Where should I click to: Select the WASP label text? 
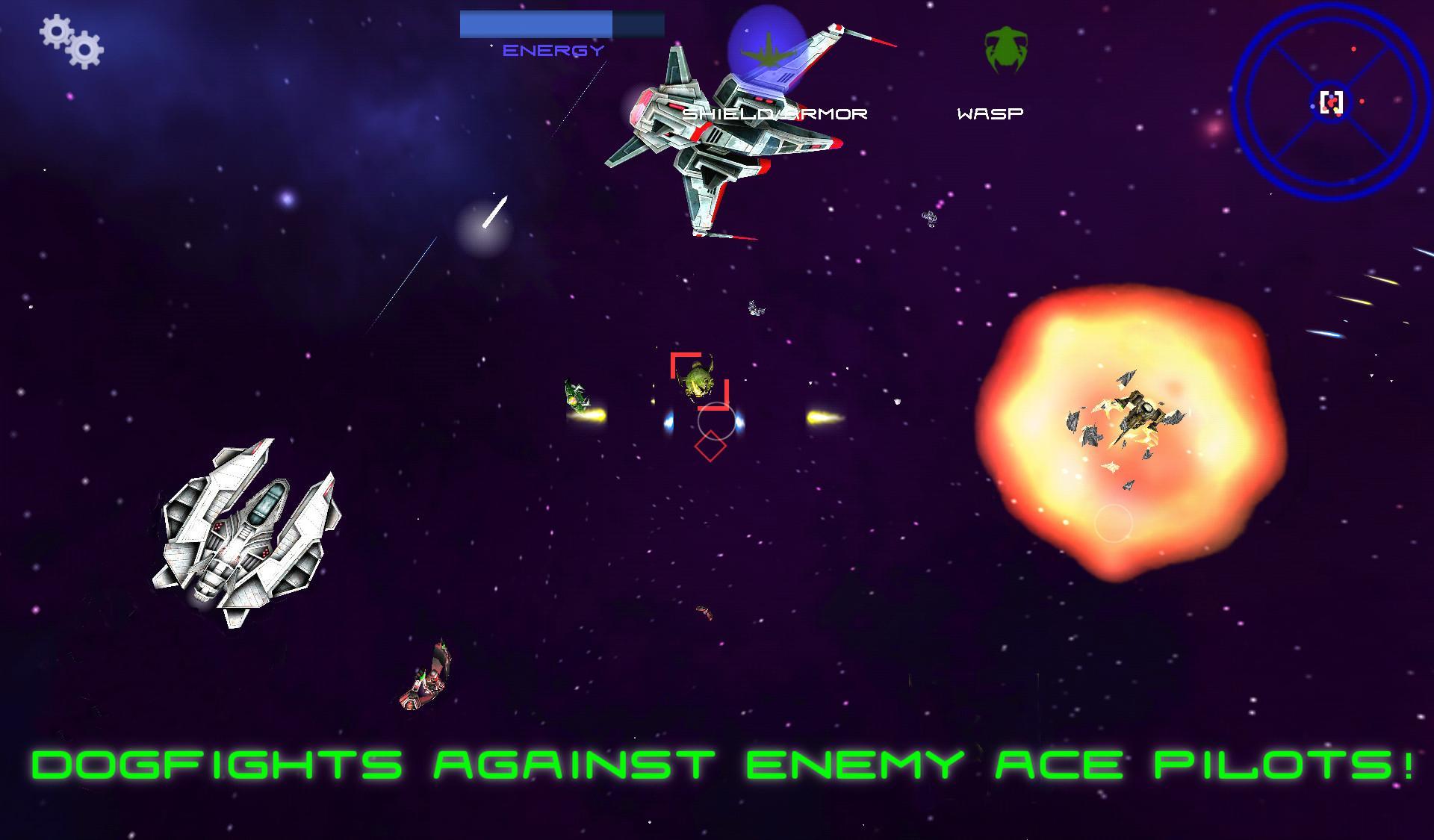991,113
